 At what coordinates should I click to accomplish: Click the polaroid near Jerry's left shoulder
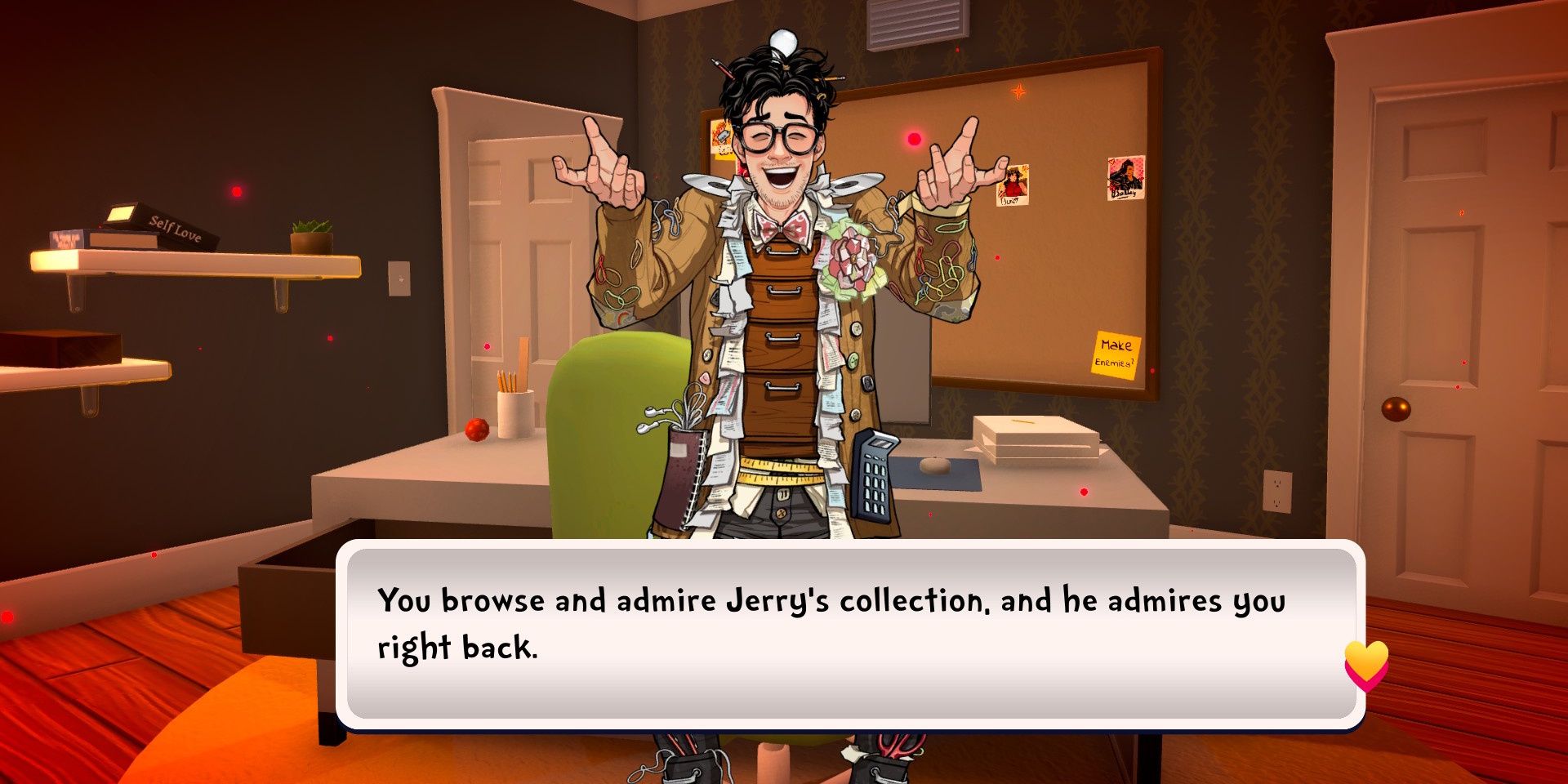[x=722, y=137]
